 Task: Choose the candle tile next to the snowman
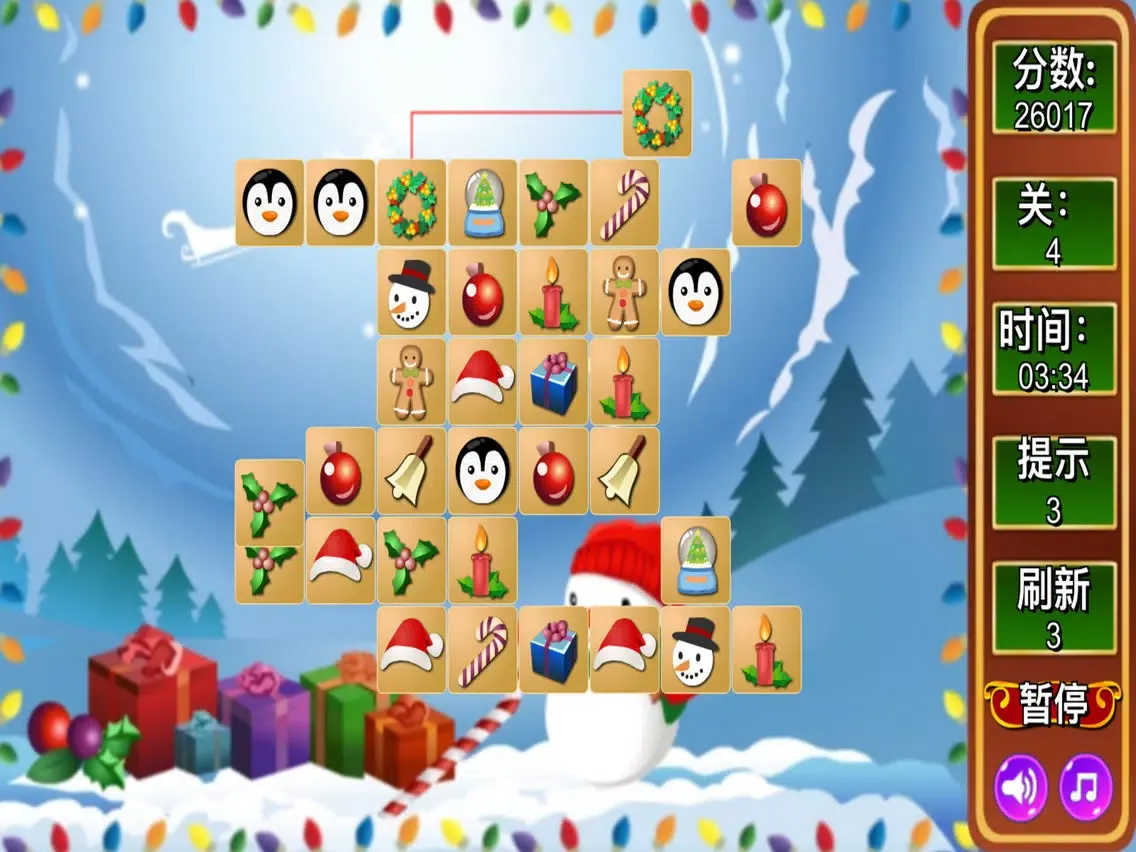point(765,650)
